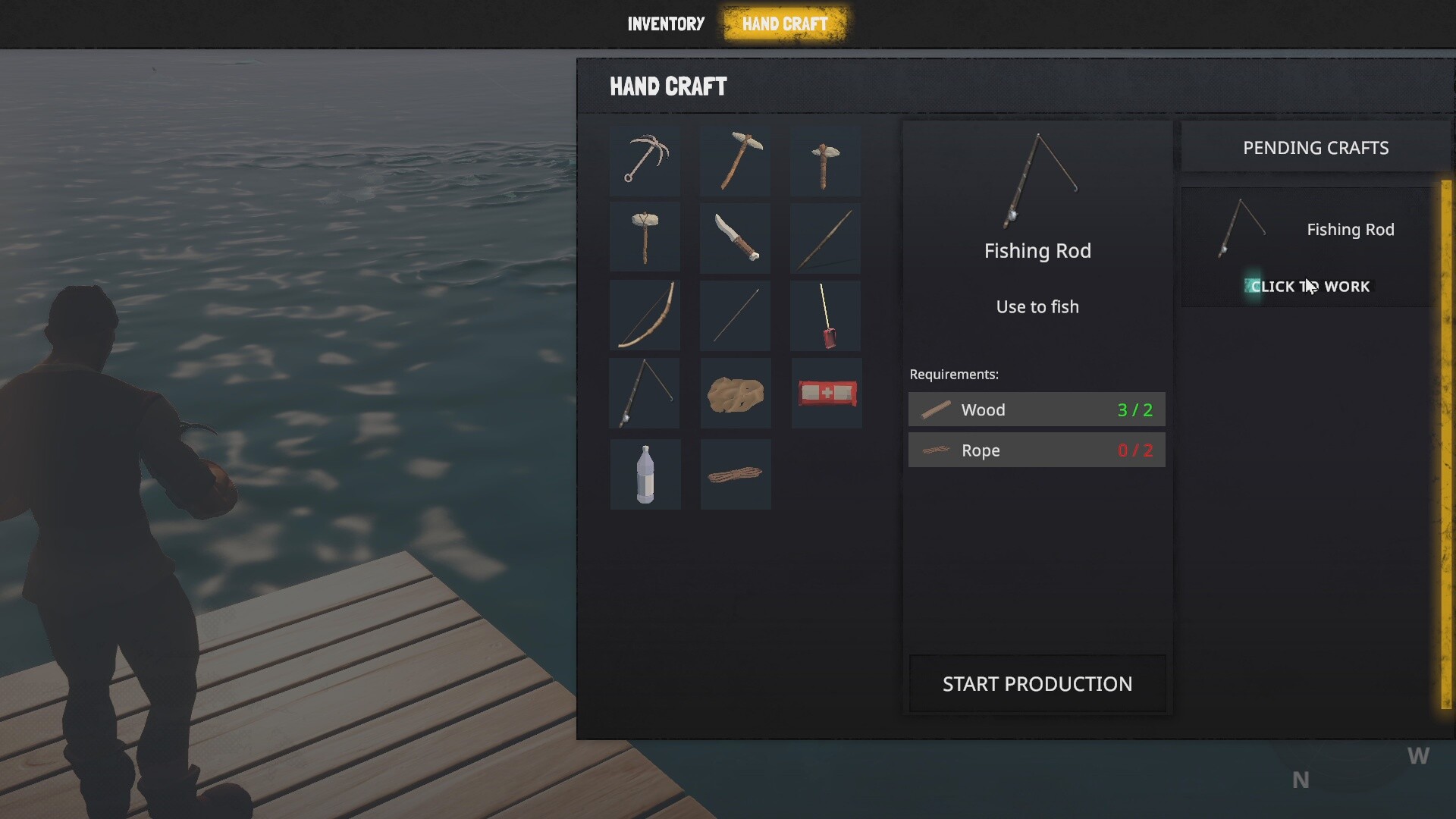
Task: Choose the arrow recipe
Action: 735,315
